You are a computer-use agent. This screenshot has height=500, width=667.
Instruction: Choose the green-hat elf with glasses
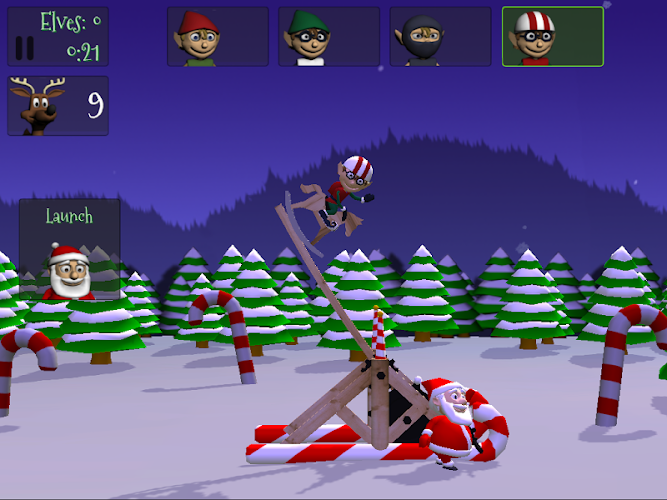pos(329,37)
